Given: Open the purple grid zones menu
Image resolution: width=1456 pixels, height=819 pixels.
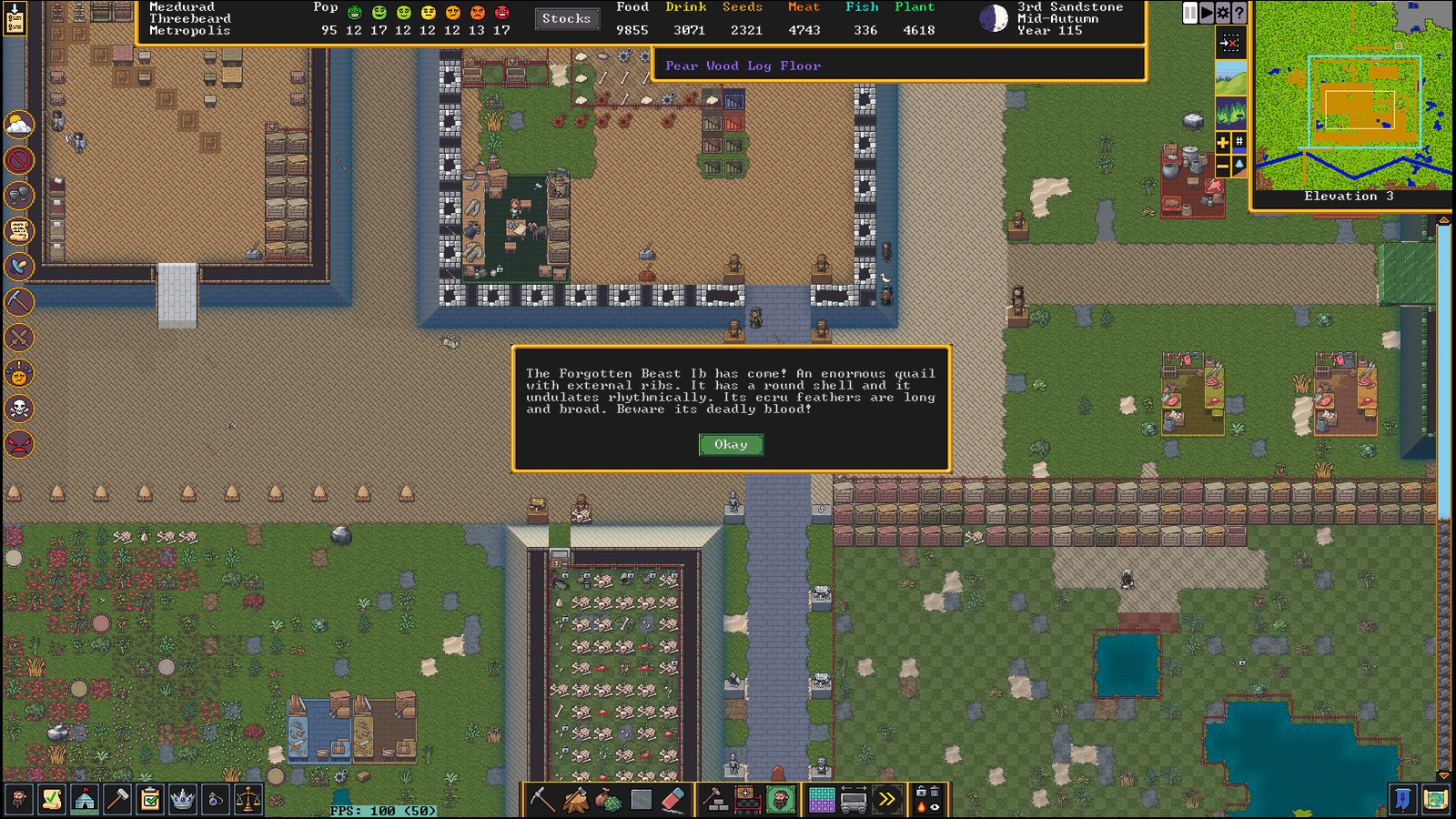Looking at the screenshot, I should (822, 800).
